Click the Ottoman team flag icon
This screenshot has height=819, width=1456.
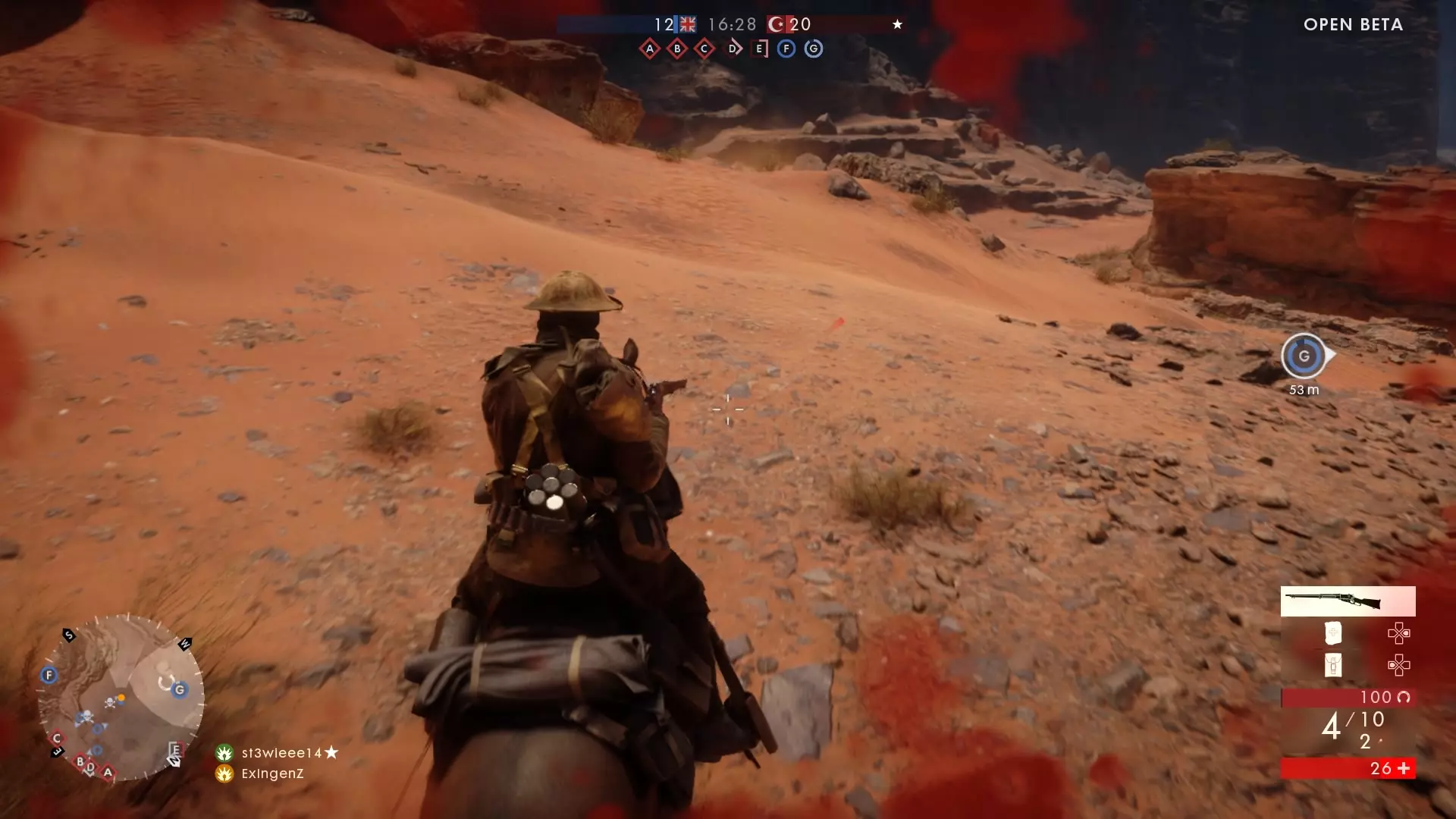coord(777,24)
